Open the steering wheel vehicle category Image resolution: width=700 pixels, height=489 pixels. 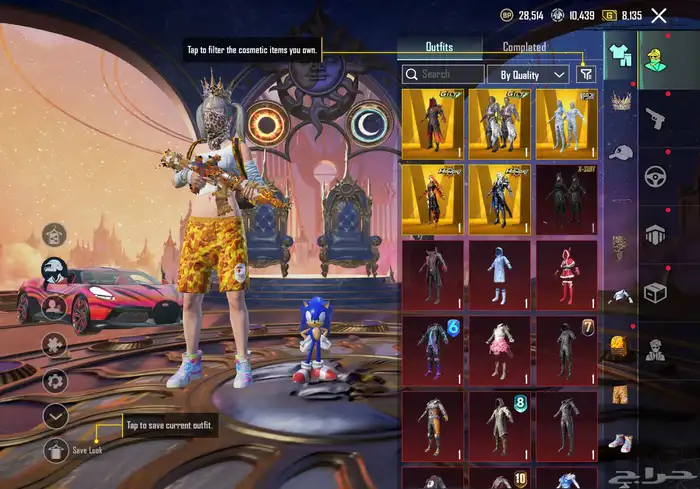pos(656,175)
